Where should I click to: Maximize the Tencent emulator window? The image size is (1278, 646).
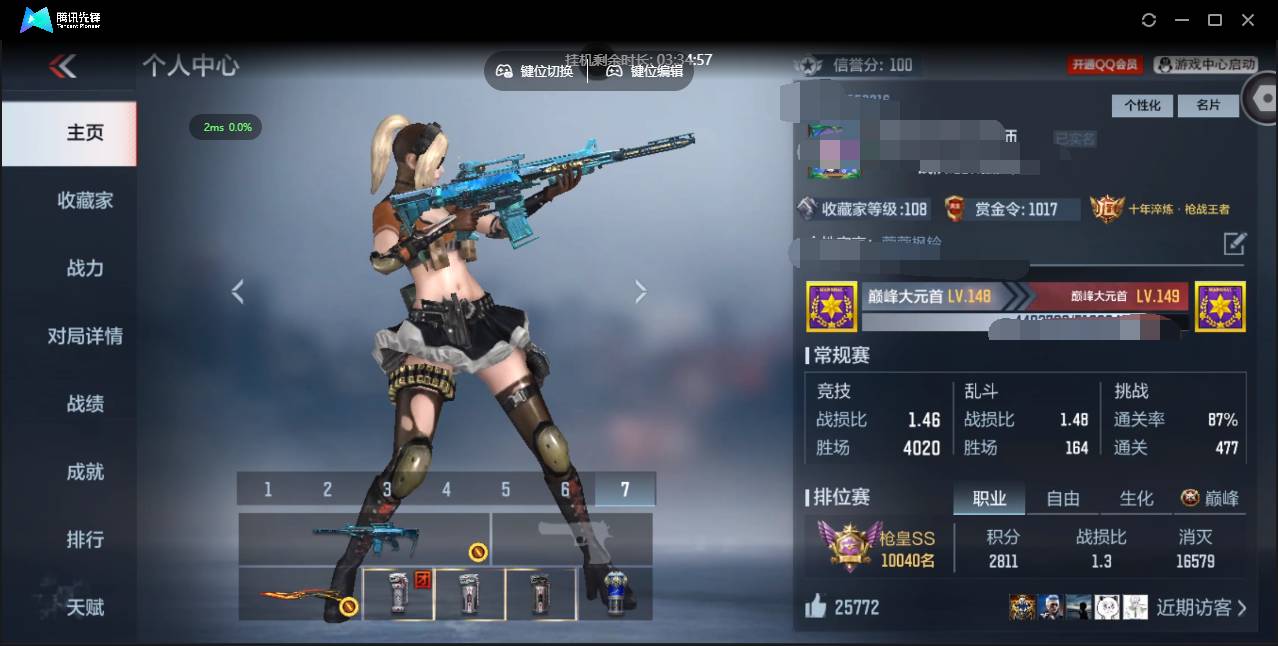pos(1215,20)
